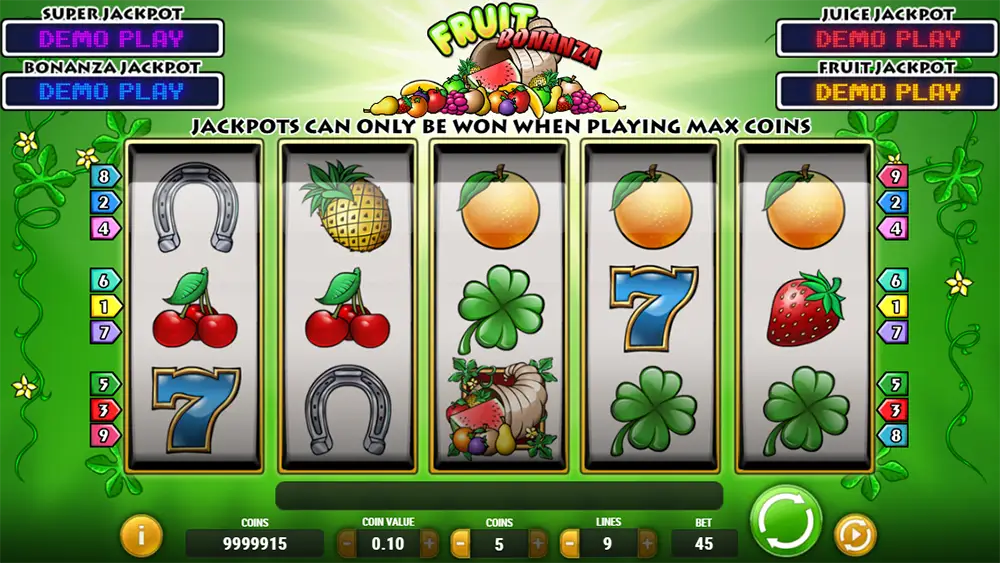
Task: Open the paytable info button
Action: (x=141, y=537)
